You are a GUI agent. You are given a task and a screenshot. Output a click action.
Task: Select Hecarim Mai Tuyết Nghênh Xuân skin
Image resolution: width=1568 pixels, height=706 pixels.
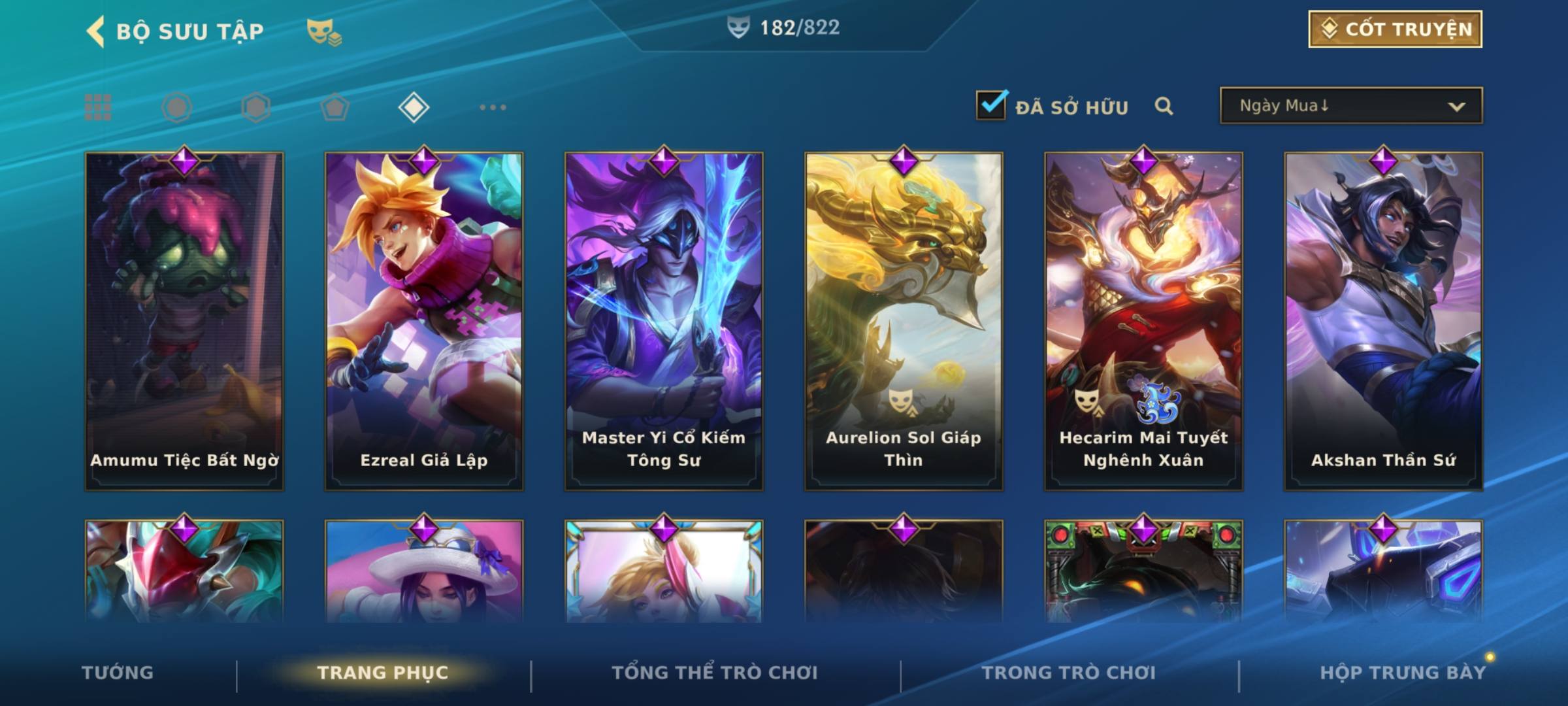pyautogui.click(x=1143, y=320)
